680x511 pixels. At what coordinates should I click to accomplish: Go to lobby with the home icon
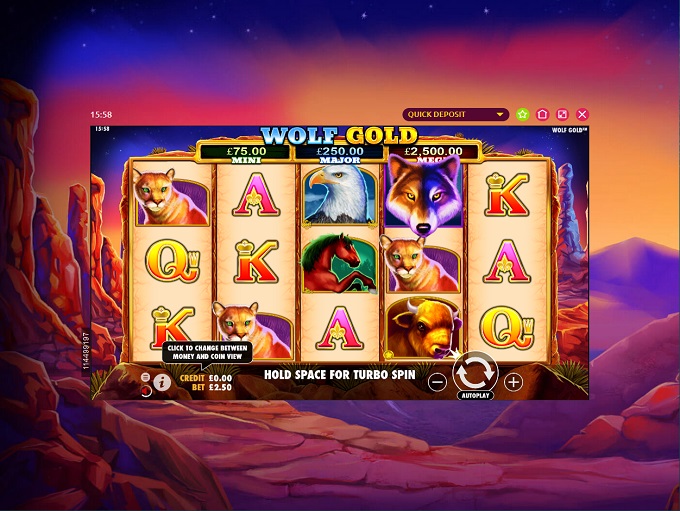tap(542, 114)
